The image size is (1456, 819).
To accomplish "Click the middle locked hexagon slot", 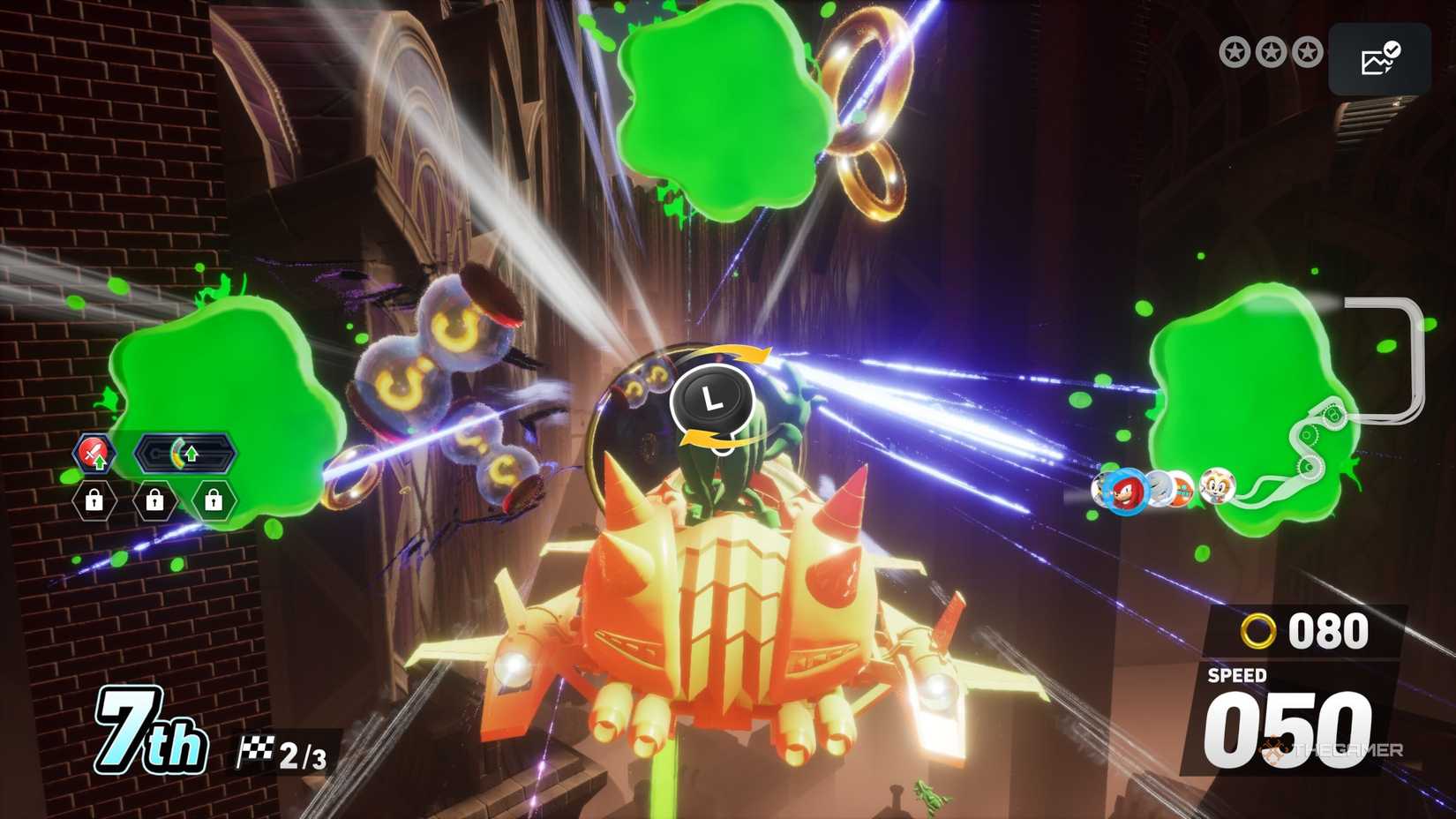I will click(154, 501).
